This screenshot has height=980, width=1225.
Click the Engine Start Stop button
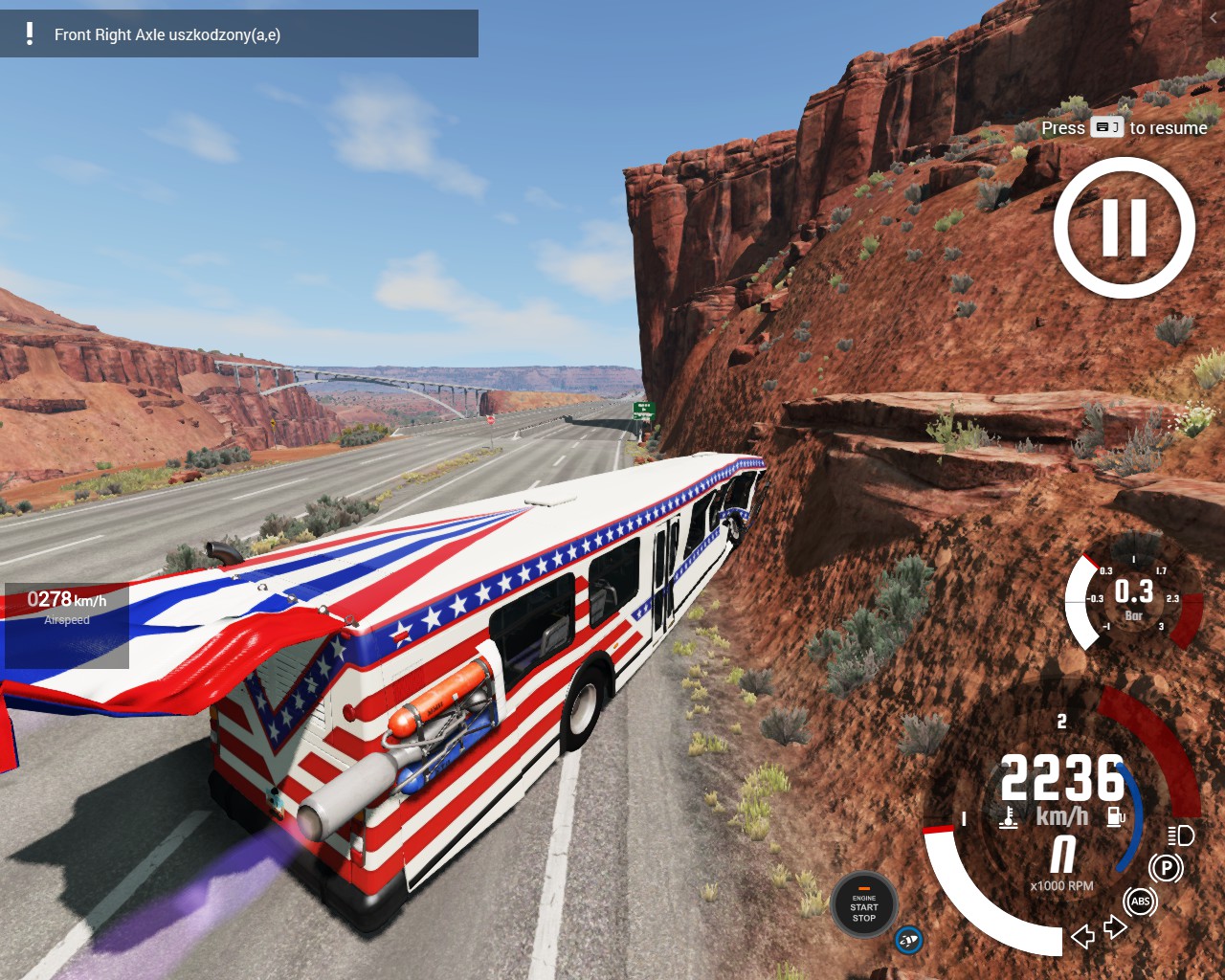pyautogui.click(x=863, y=905)
